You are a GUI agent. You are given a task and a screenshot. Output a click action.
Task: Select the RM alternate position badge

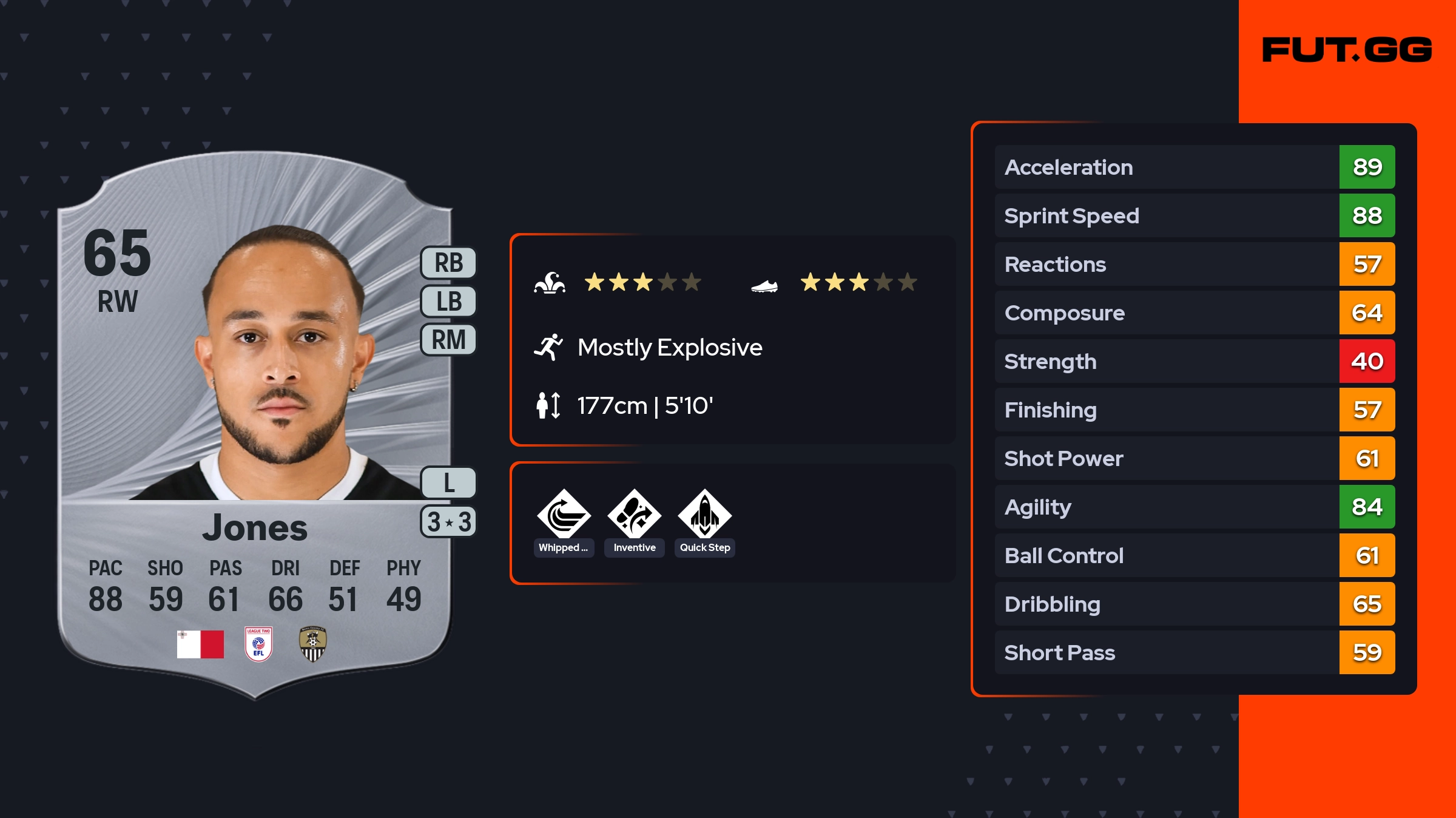(448, 339)
